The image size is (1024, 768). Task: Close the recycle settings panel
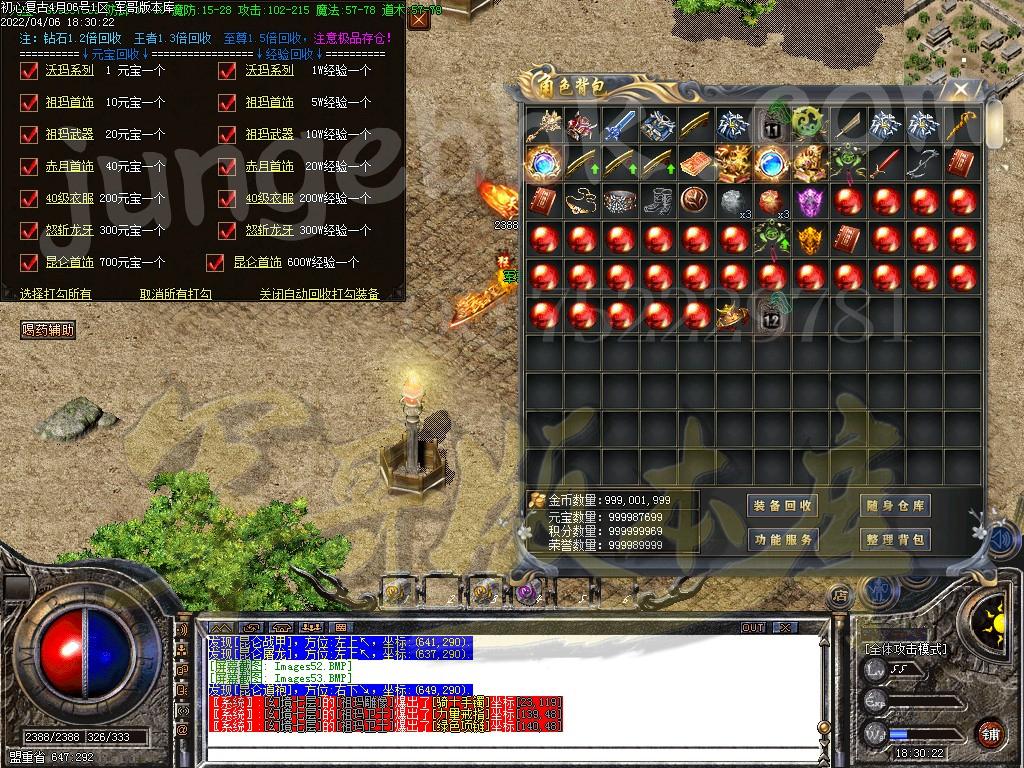click(419, 18)
